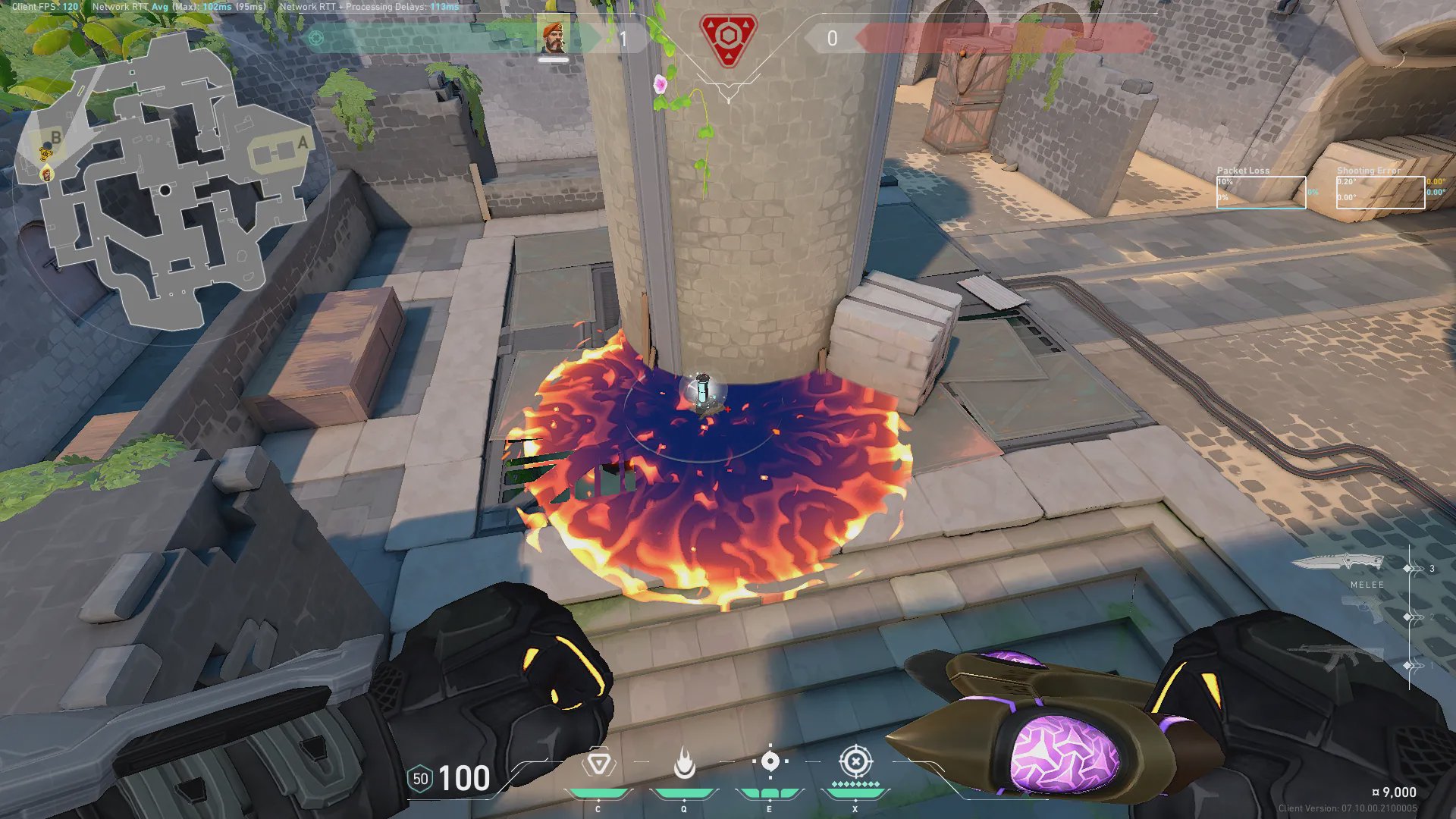This screenshot has width=1456, height=819.
Task: Select the A site marker on minimap
Action: [303, 143]
